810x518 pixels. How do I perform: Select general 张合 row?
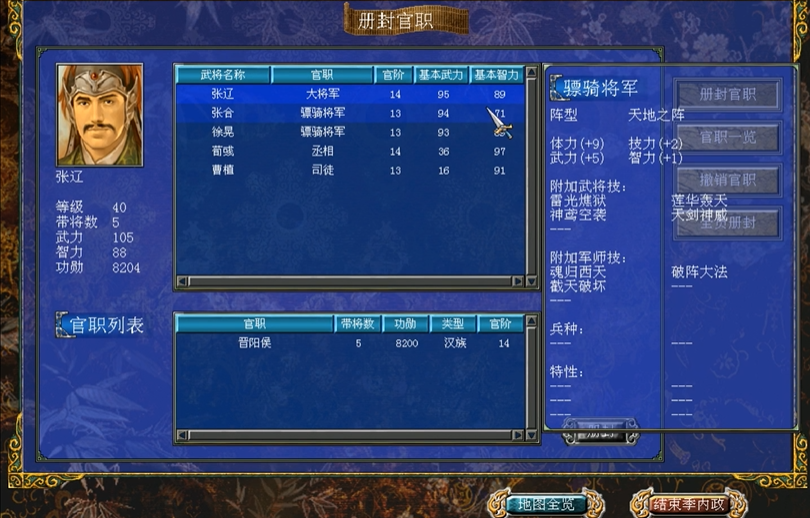click(222, 113)
